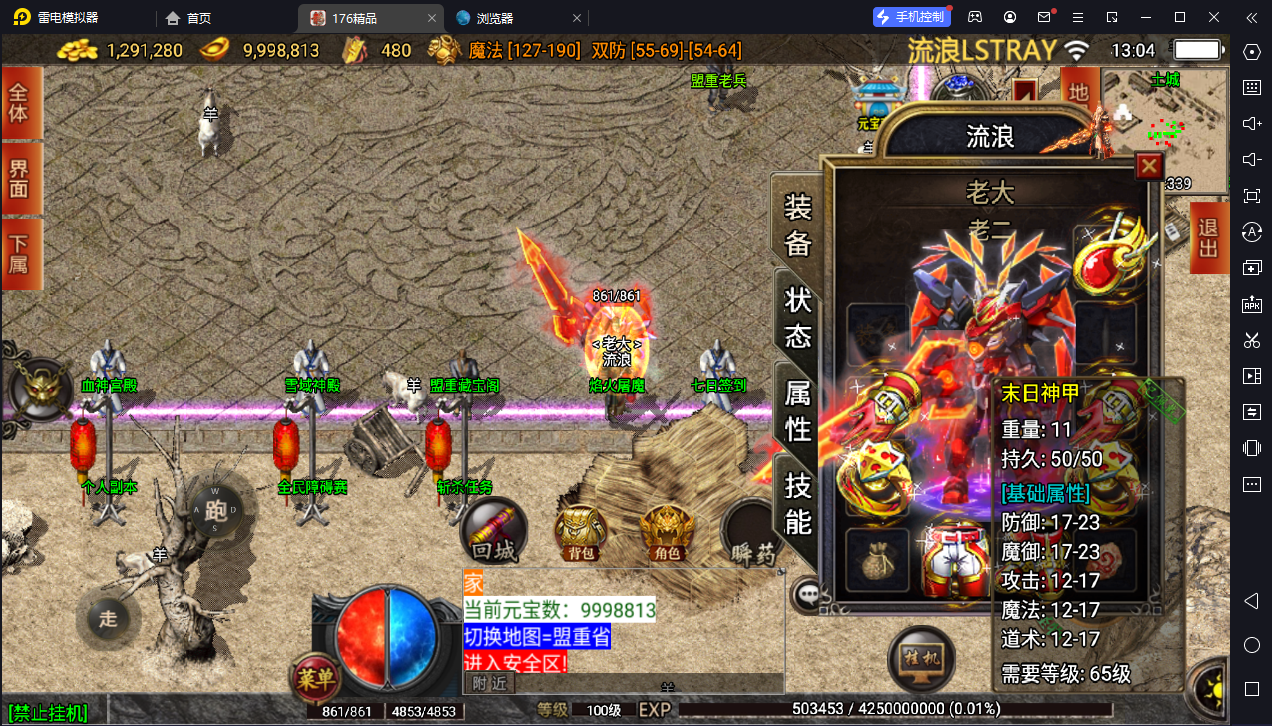
Task: Tap the 瞬药 instant potion button
Action: 752,535
